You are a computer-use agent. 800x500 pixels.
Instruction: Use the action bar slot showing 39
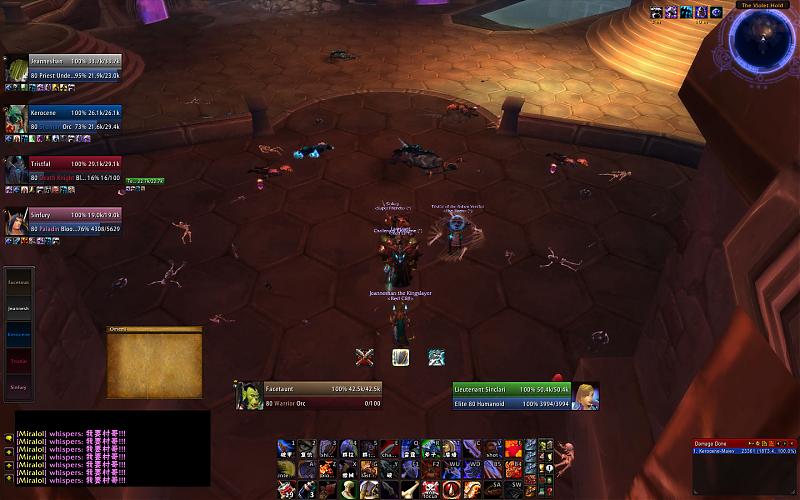point(286,489)
